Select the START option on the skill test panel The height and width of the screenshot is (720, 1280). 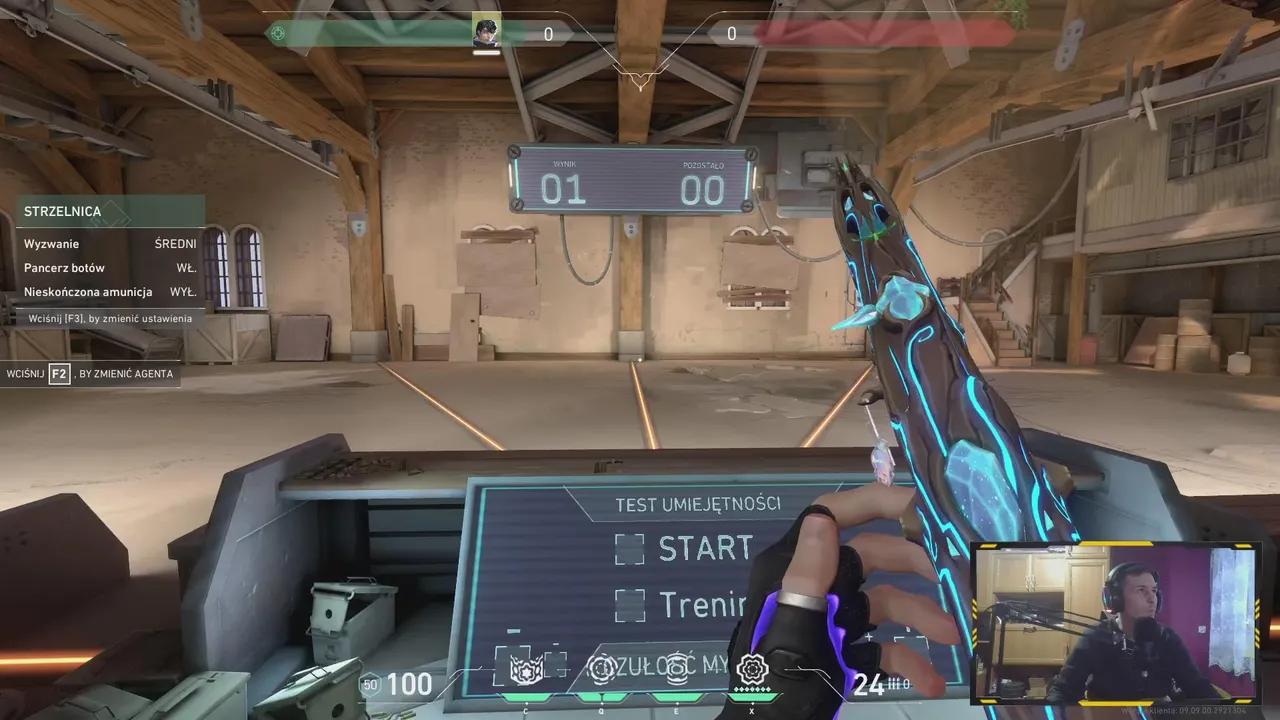(684, 548)
